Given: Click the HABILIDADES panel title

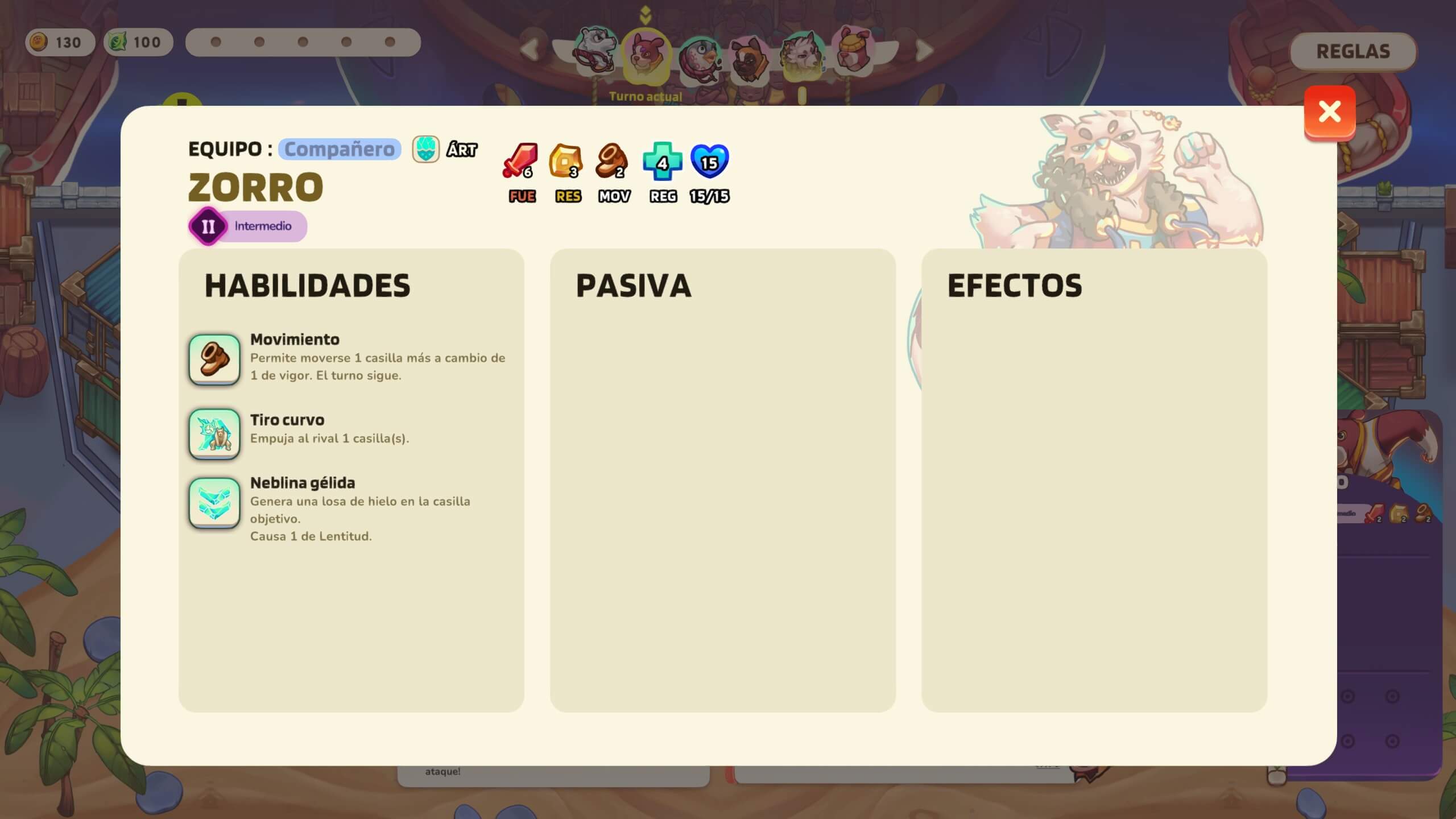Looking at the screenshot, I should point(308,286).
